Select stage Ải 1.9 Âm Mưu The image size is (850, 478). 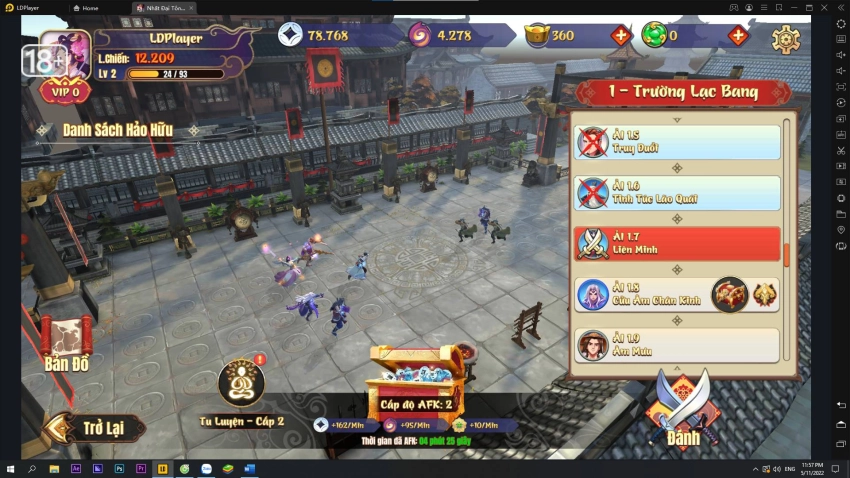click(677, 345)
